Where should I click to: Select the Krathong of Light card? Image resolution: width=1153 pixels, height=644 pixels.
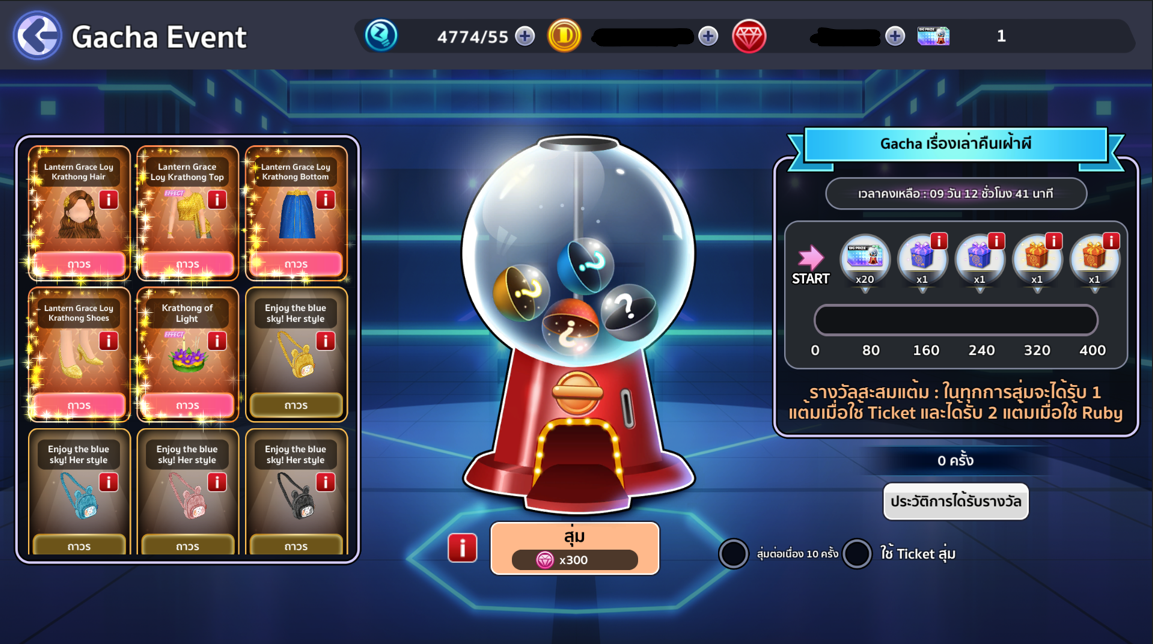[187, 353]
